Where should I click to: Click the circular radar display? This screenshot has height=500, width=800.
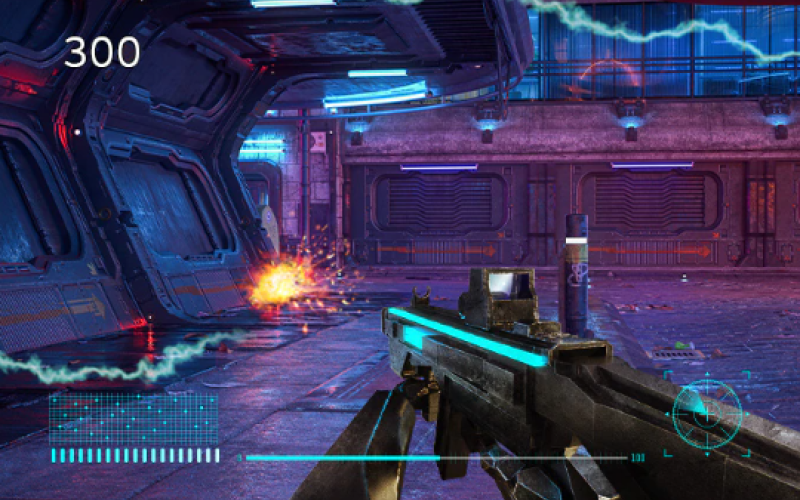click(707, 412)
